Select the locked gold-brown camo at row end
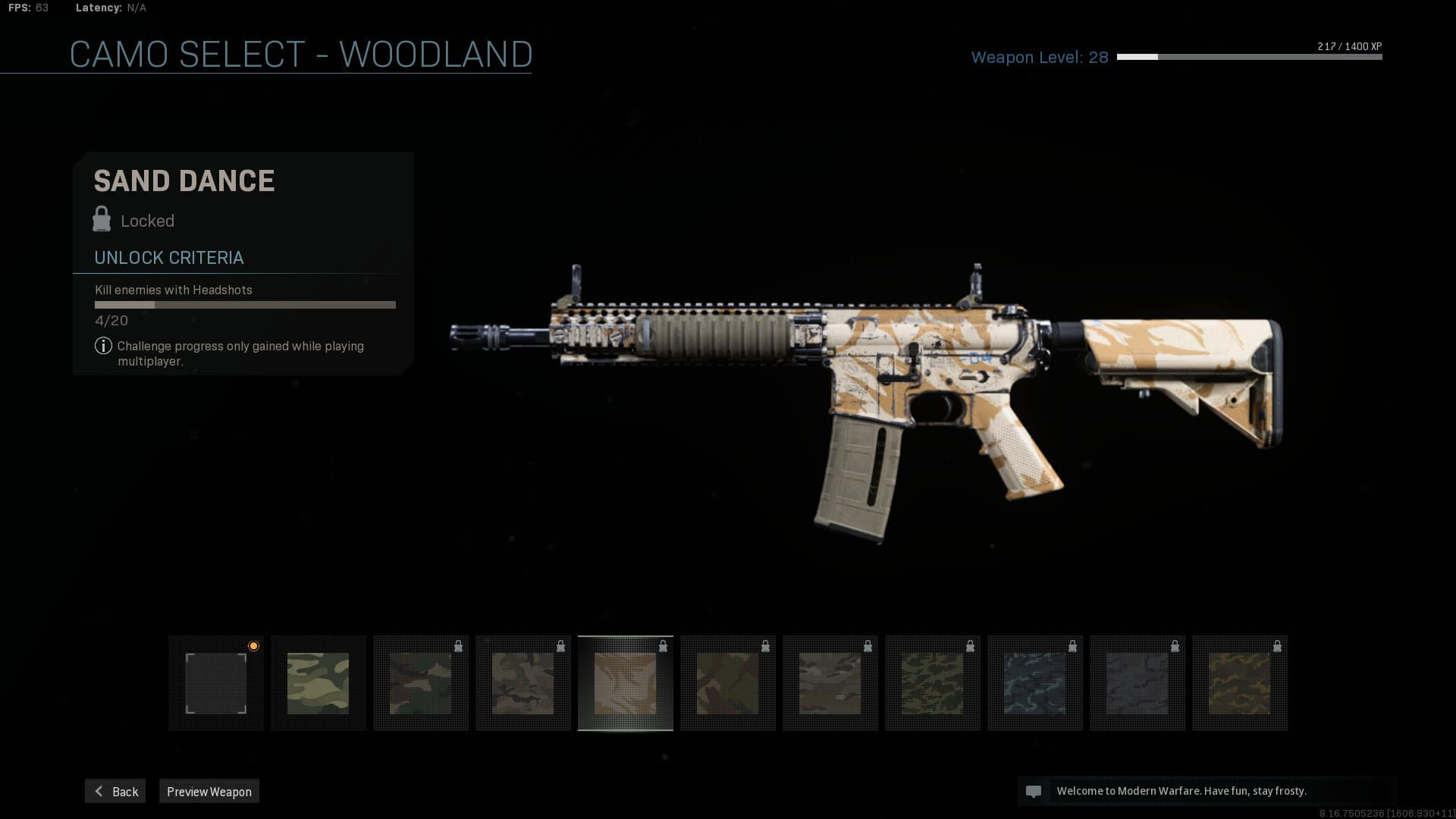1456x819 pixels. point(1240,683)
